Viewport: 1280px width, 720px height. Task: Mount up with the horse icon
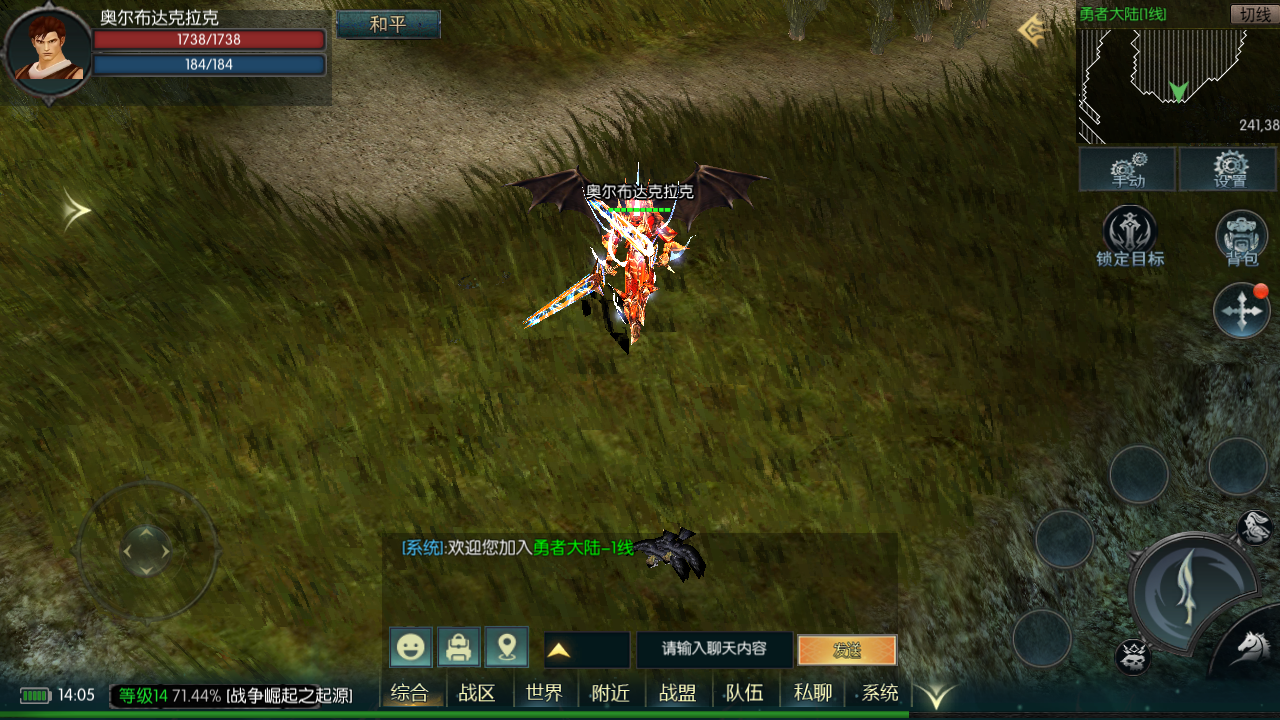pyautogui.click(x=1252, y=645)
